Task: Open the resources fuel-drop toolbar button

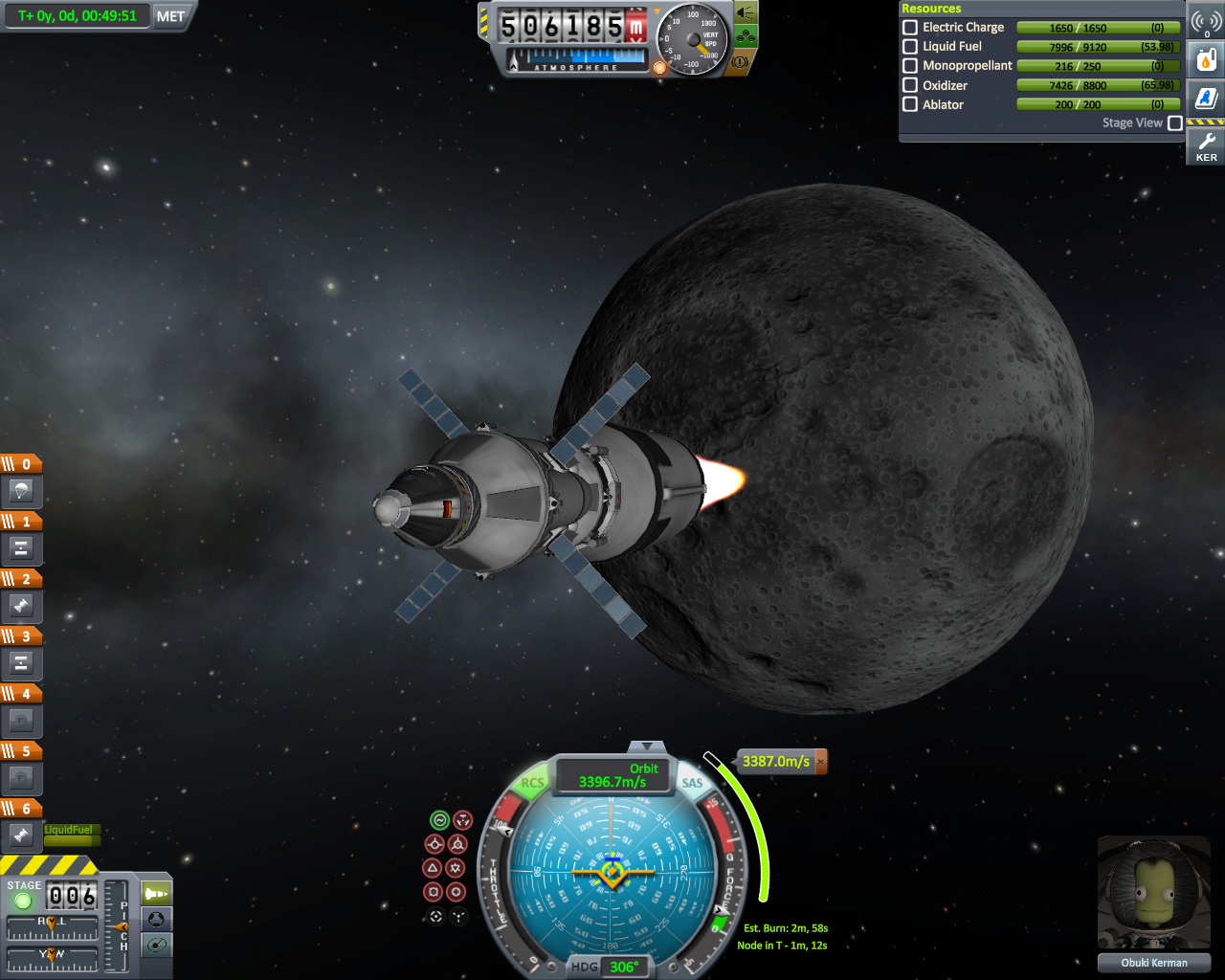Action: pos(1206,61)
